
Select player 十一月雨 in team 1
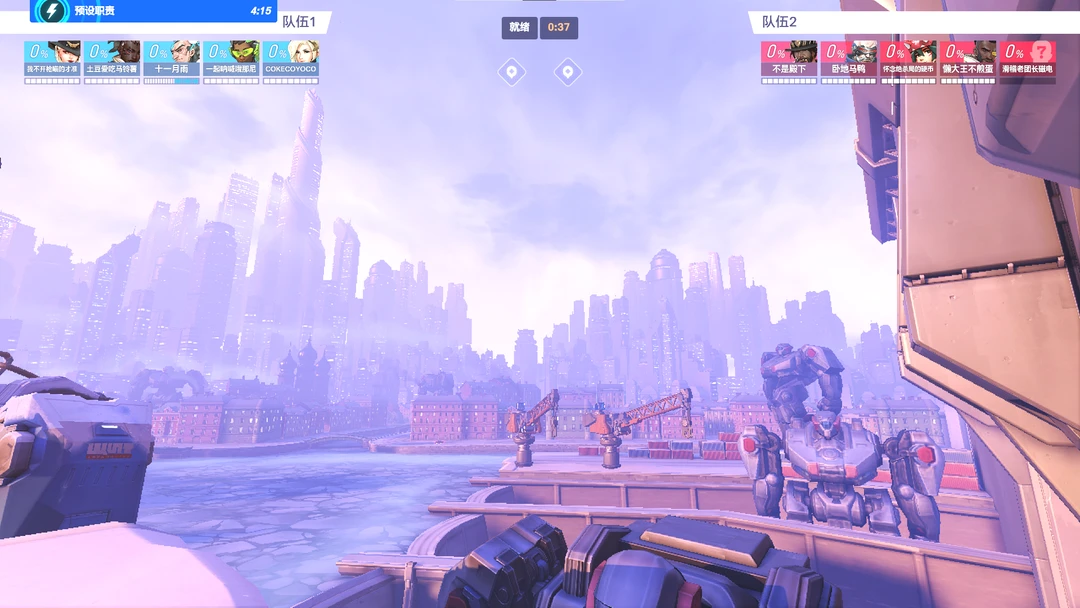click(x=171, y=61)
